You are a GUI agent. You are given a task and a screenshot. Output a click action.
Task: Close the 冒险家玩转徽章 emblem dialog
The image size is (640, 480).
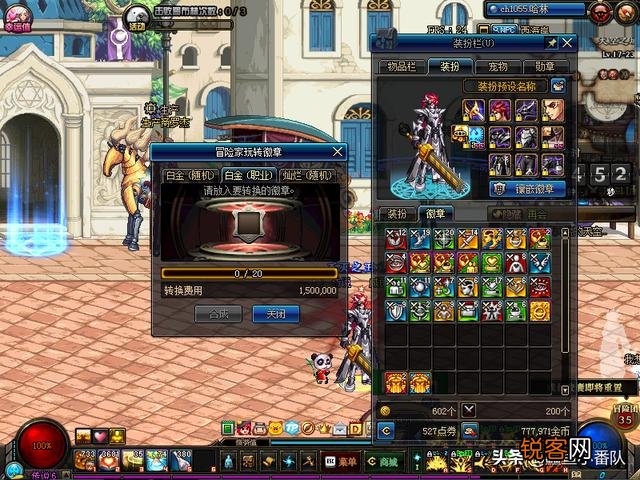click(x=338, y=152)
